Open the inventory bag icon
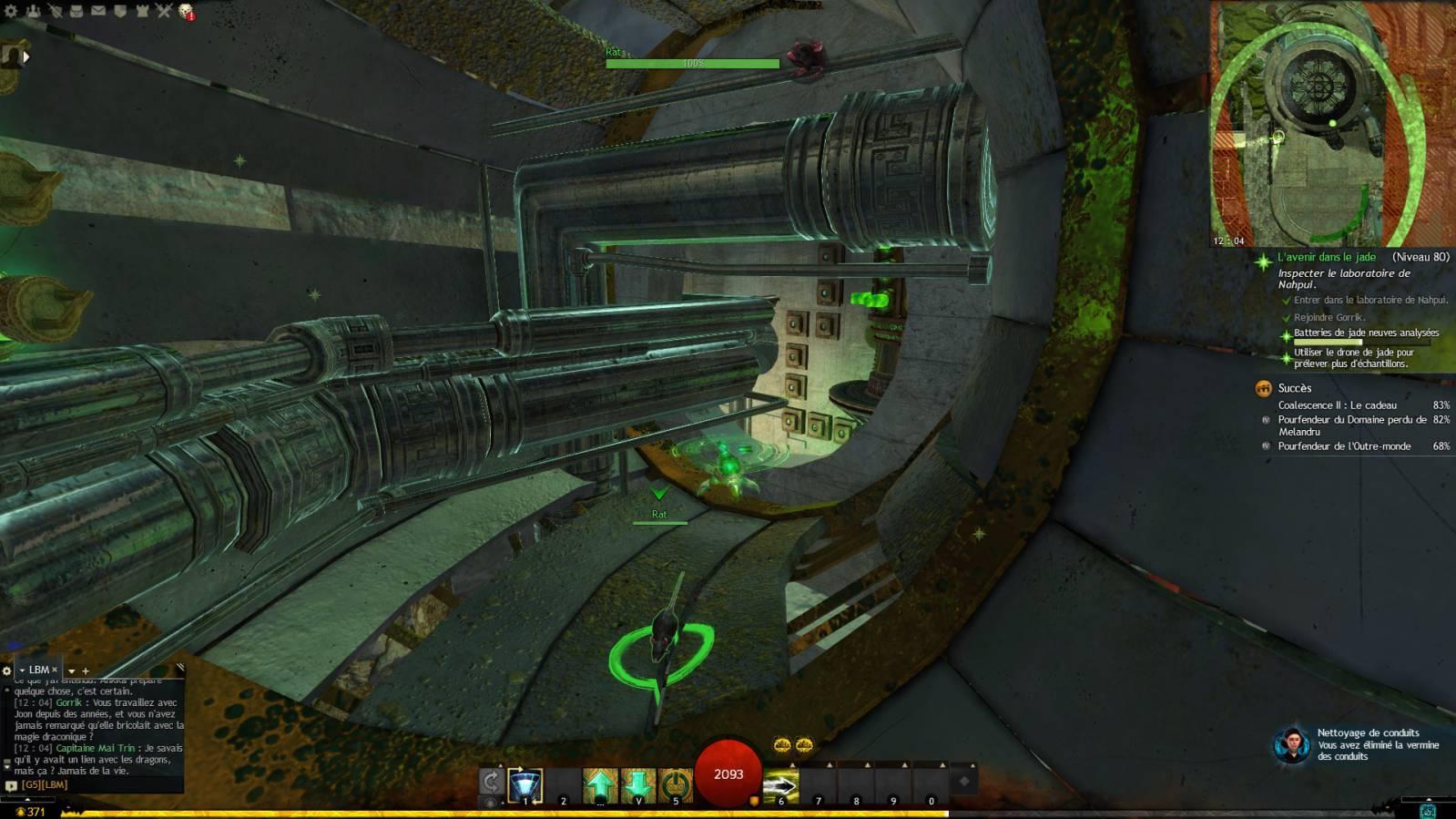The height and width of the screenshot is (819, 1456). (77, 11)
